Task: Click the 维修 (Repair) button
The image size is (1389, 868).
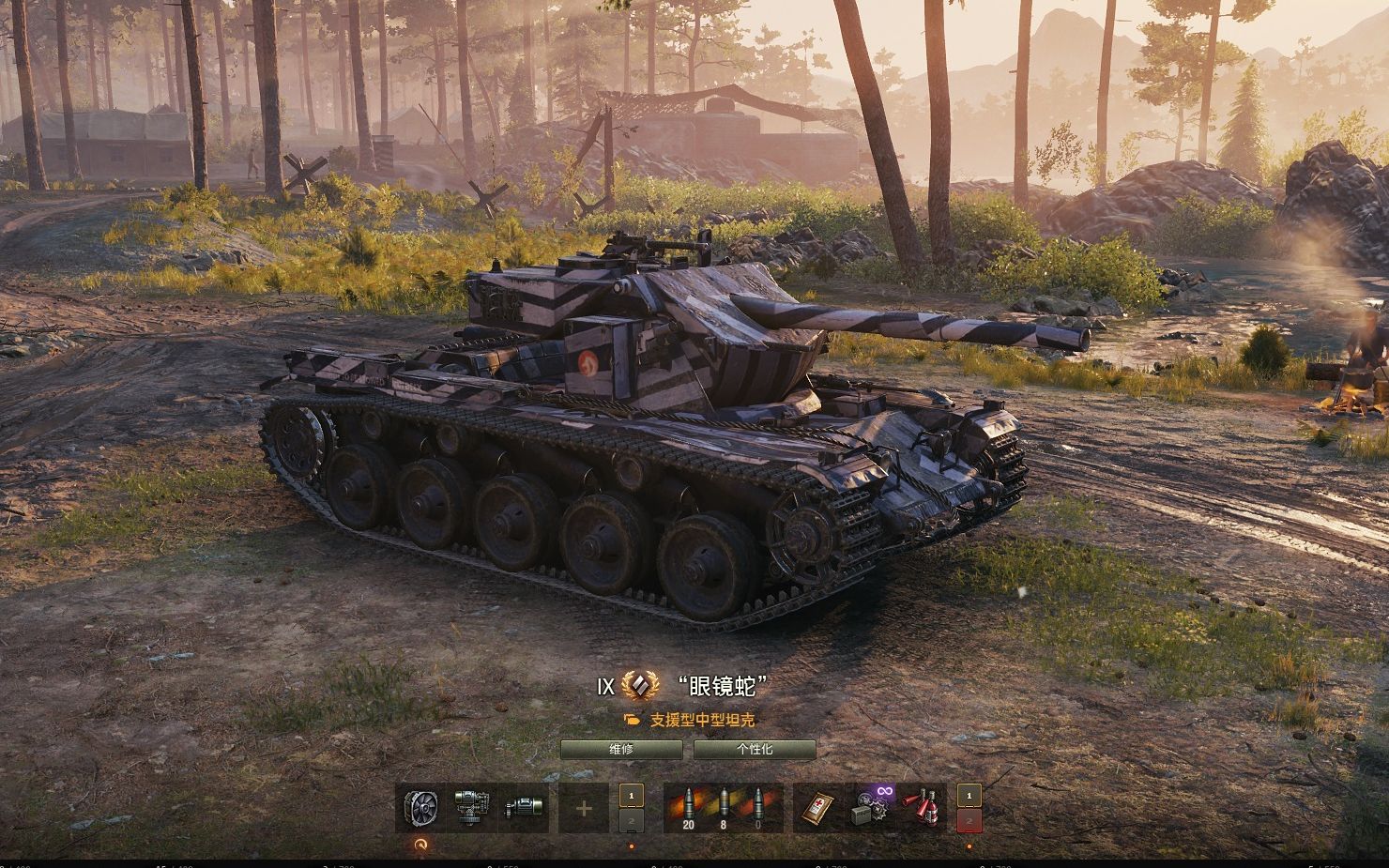Action: tap(621, 750)
